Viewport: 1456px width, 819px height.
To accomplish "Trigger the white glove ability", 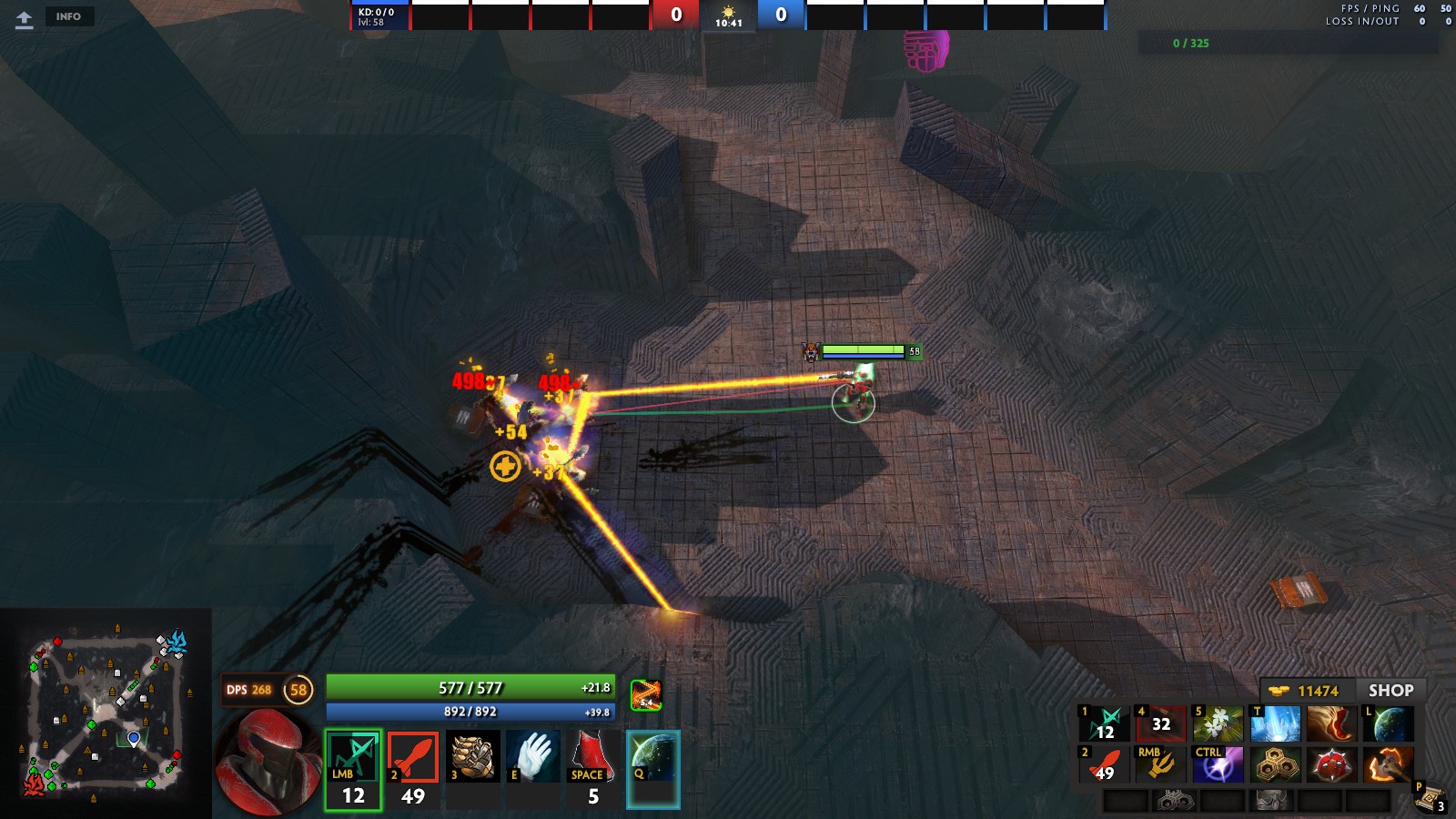I will point(533,756).
